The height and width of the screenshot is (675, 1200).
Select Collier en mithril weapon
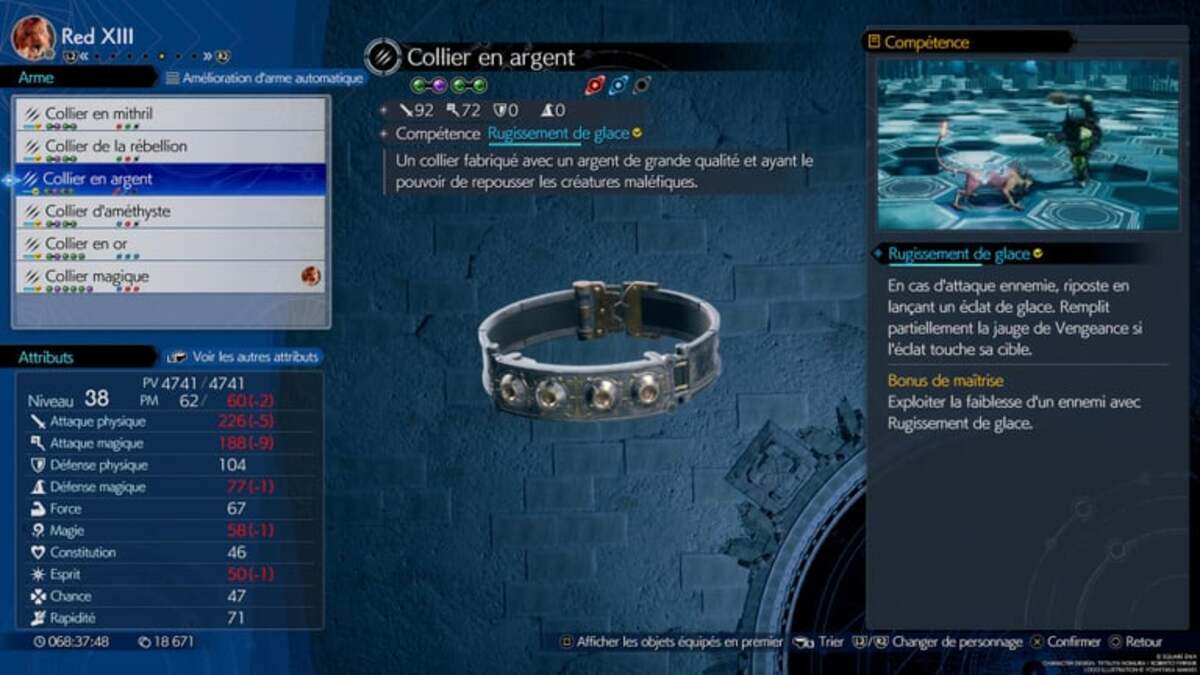coord(170,114)
